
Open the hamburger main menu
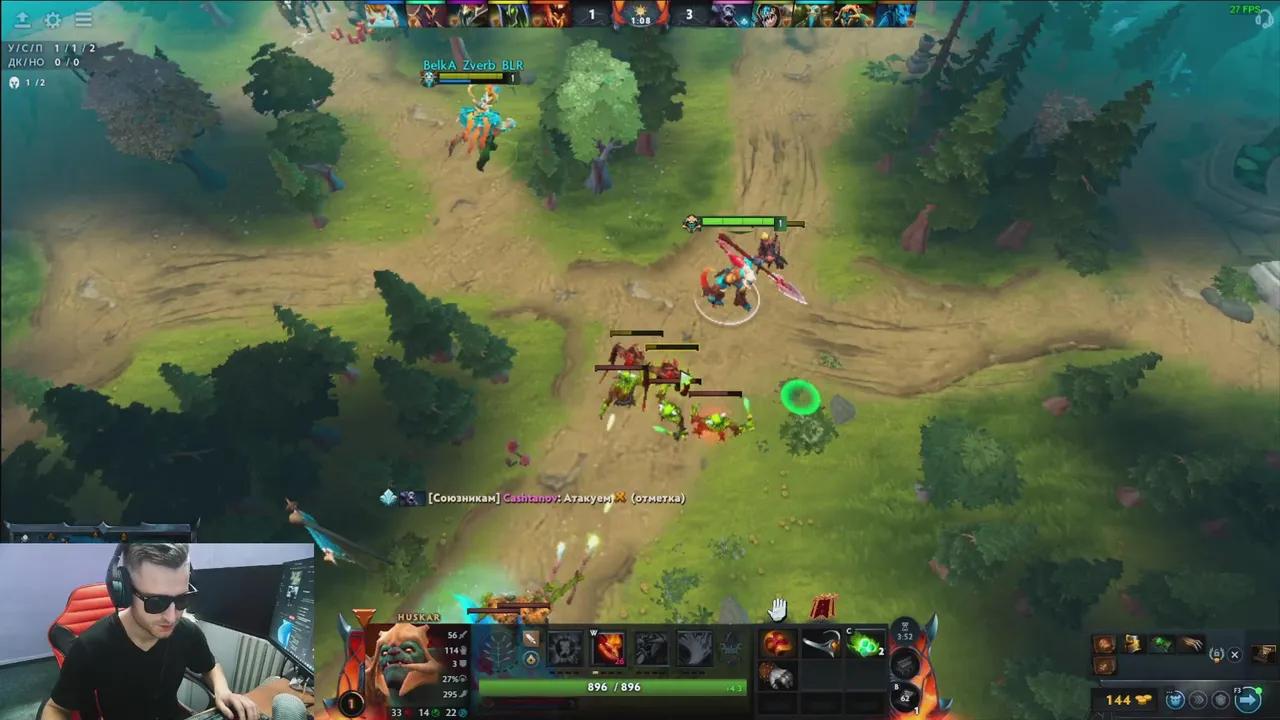coord(84,20)
